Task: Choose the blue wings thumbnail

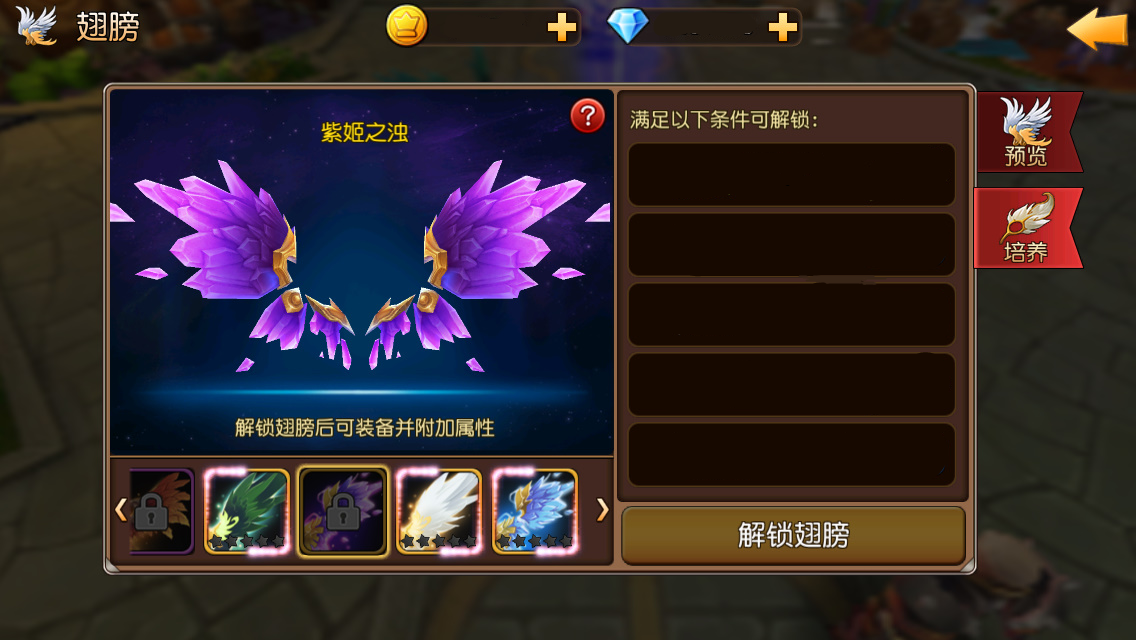Action: 535,511
